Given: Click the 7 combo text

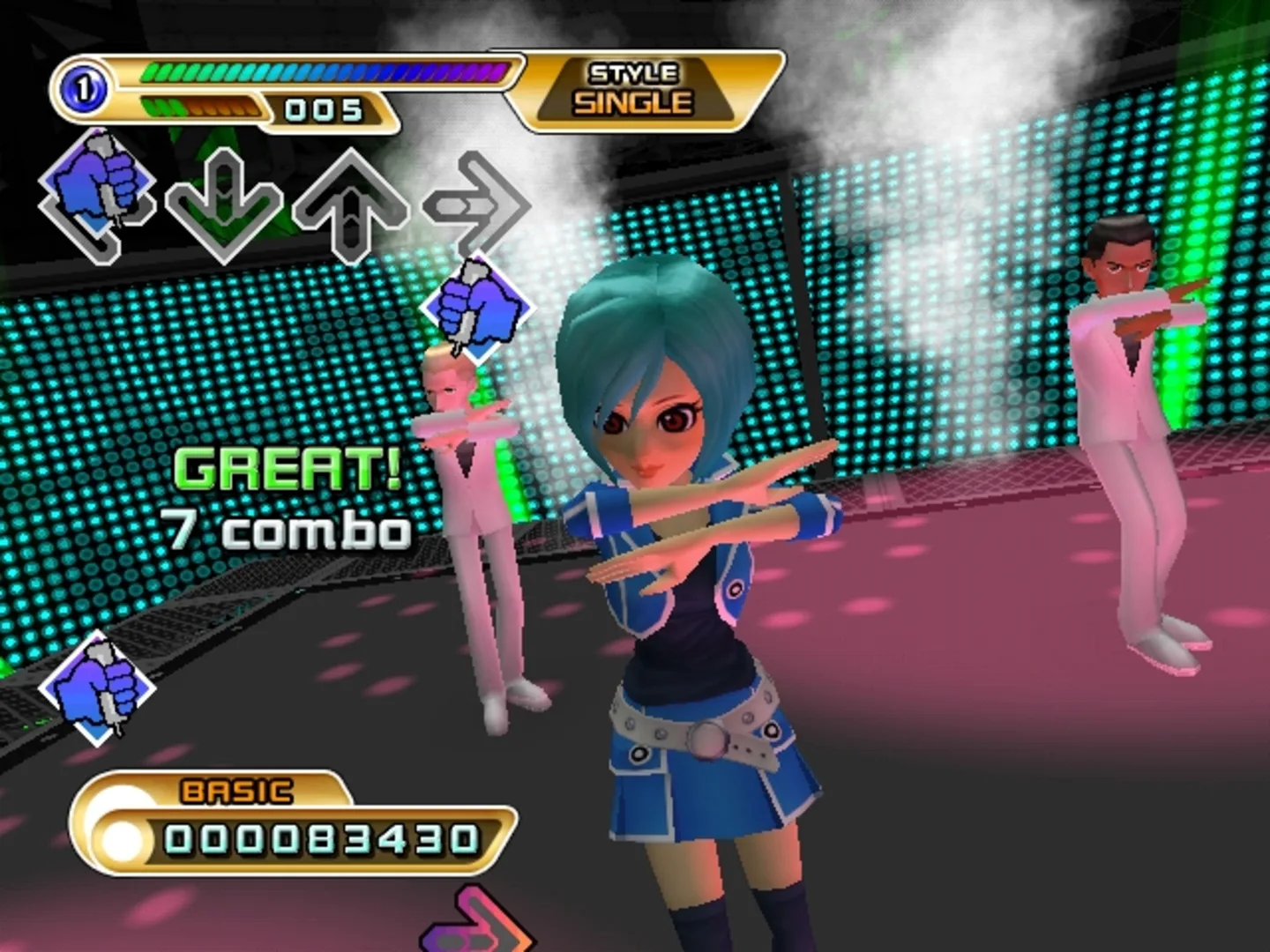Looking at the screenshot, I should coord(288,529).
